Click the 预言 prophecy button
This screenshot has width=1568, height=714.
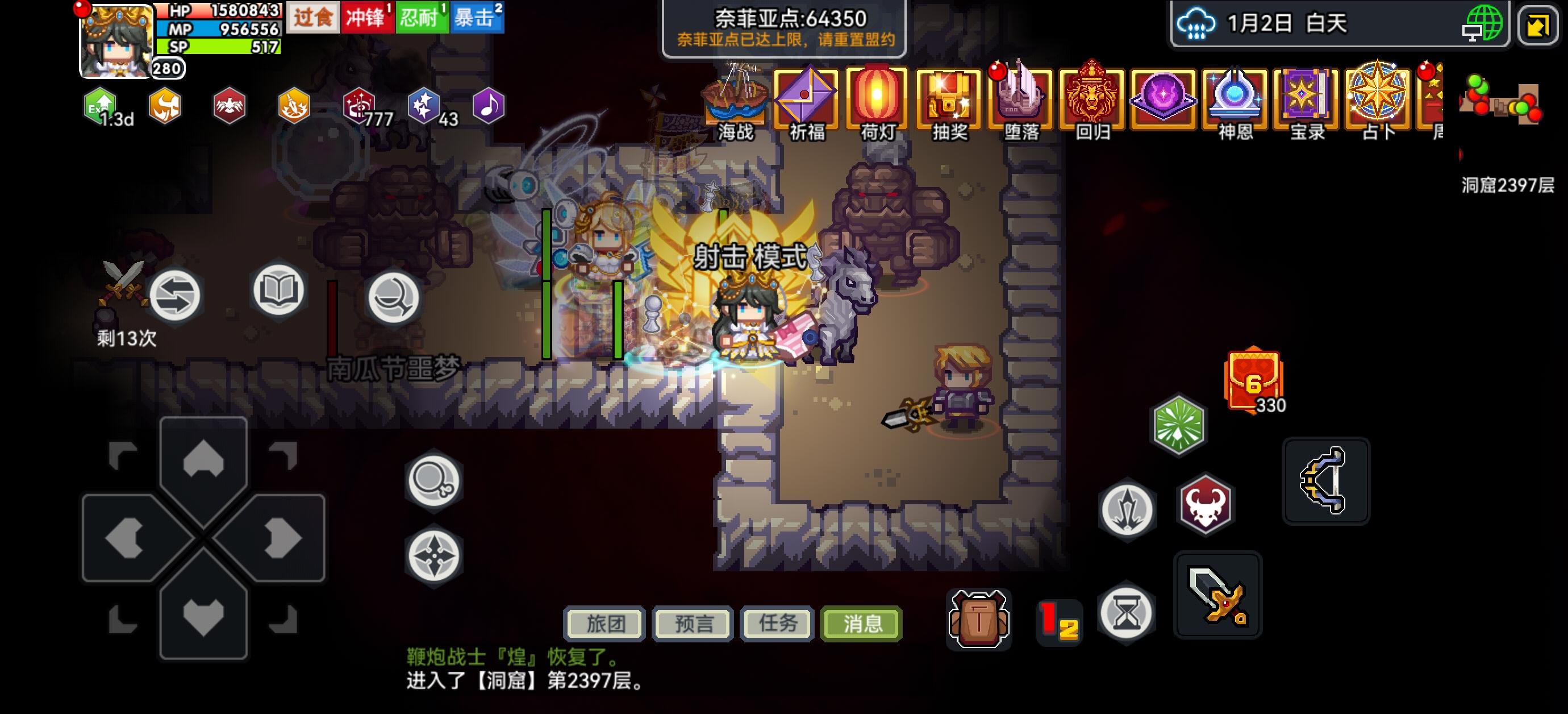pos(691,623)
